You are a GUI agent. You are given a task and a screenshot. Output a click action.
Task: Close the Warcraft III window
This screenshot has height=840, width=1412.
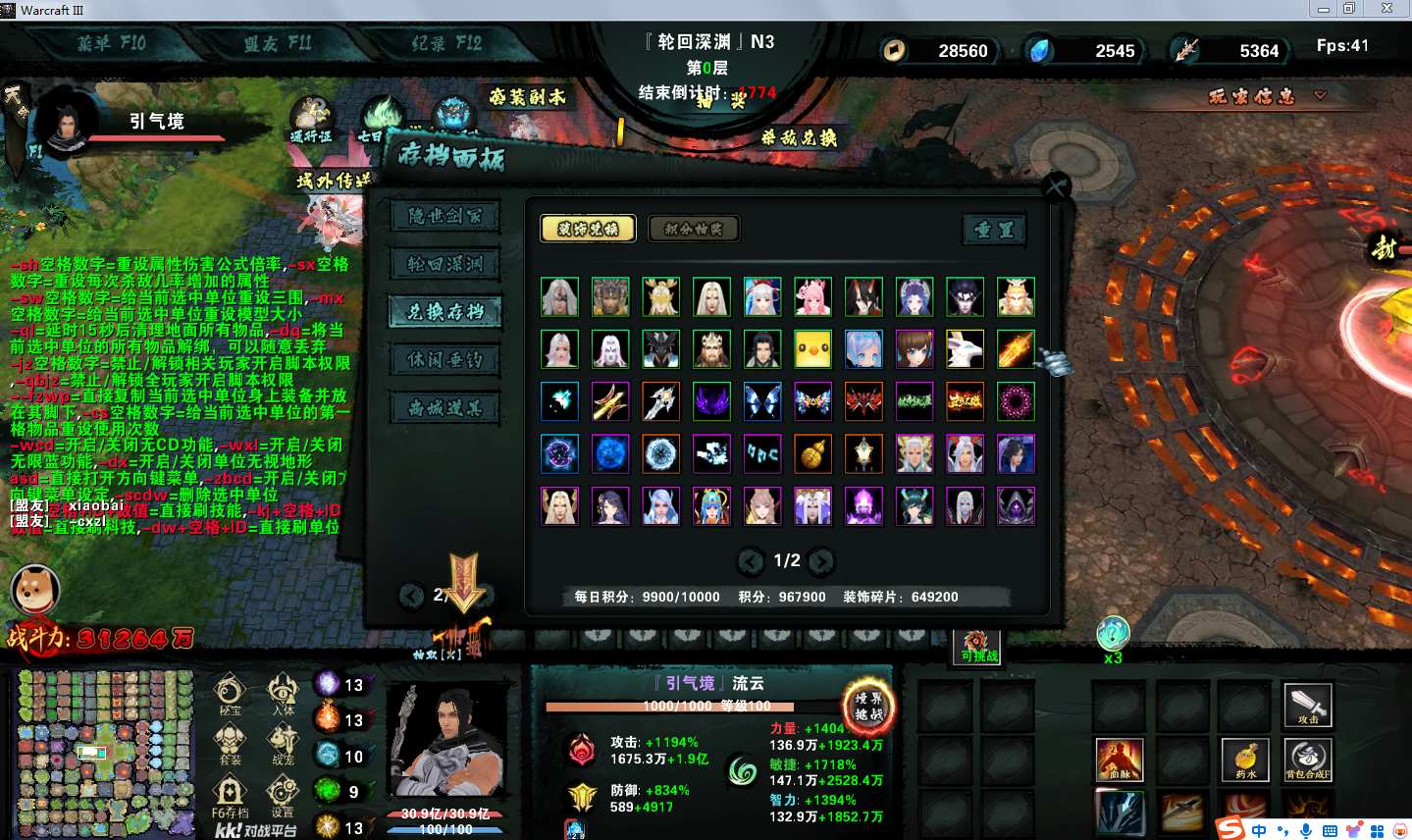click(x=1386, y=9)
